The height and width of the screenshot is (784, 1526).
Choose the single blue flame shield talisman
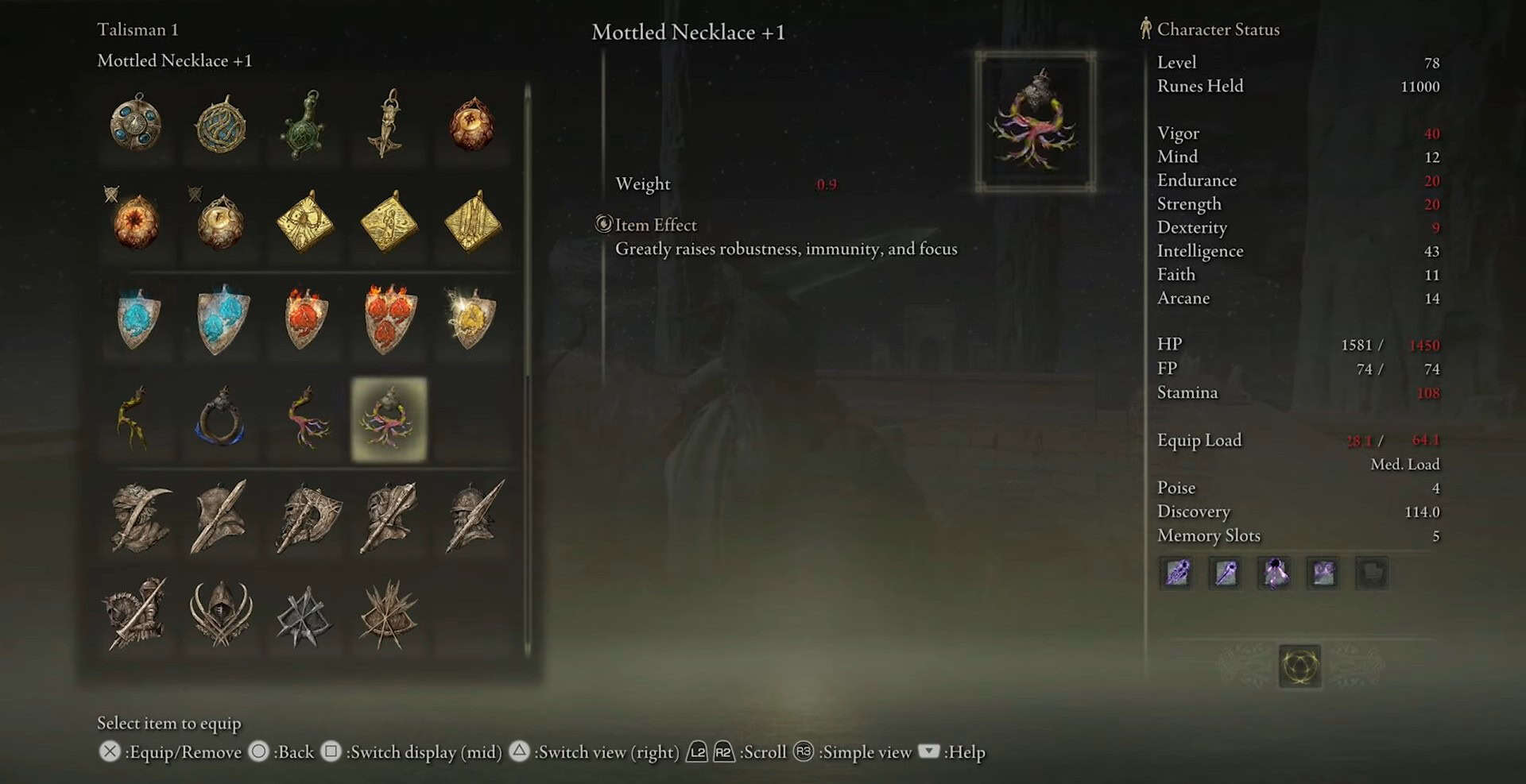(138, 319)
